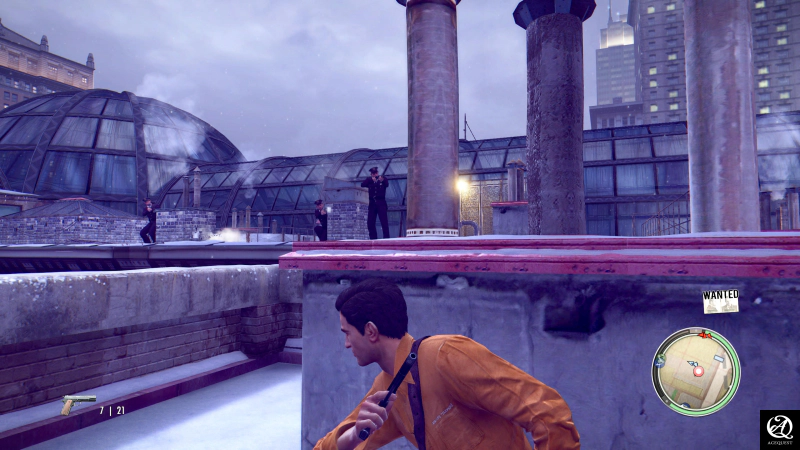800x450 pixels.
Task: Click the AceQuest watermark logo
Action: click(x=779, y=429)
